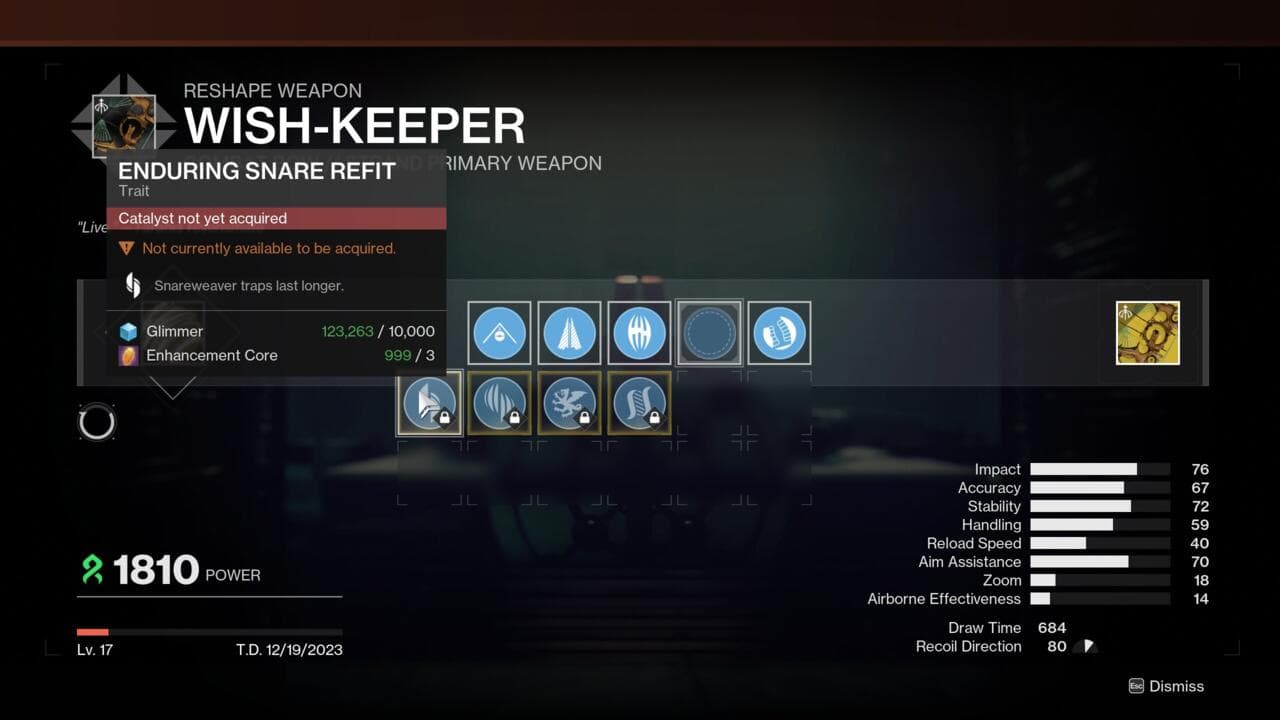1280x720 pixels.
Task: Select the last perk icon in the top row
Action: 779,334
